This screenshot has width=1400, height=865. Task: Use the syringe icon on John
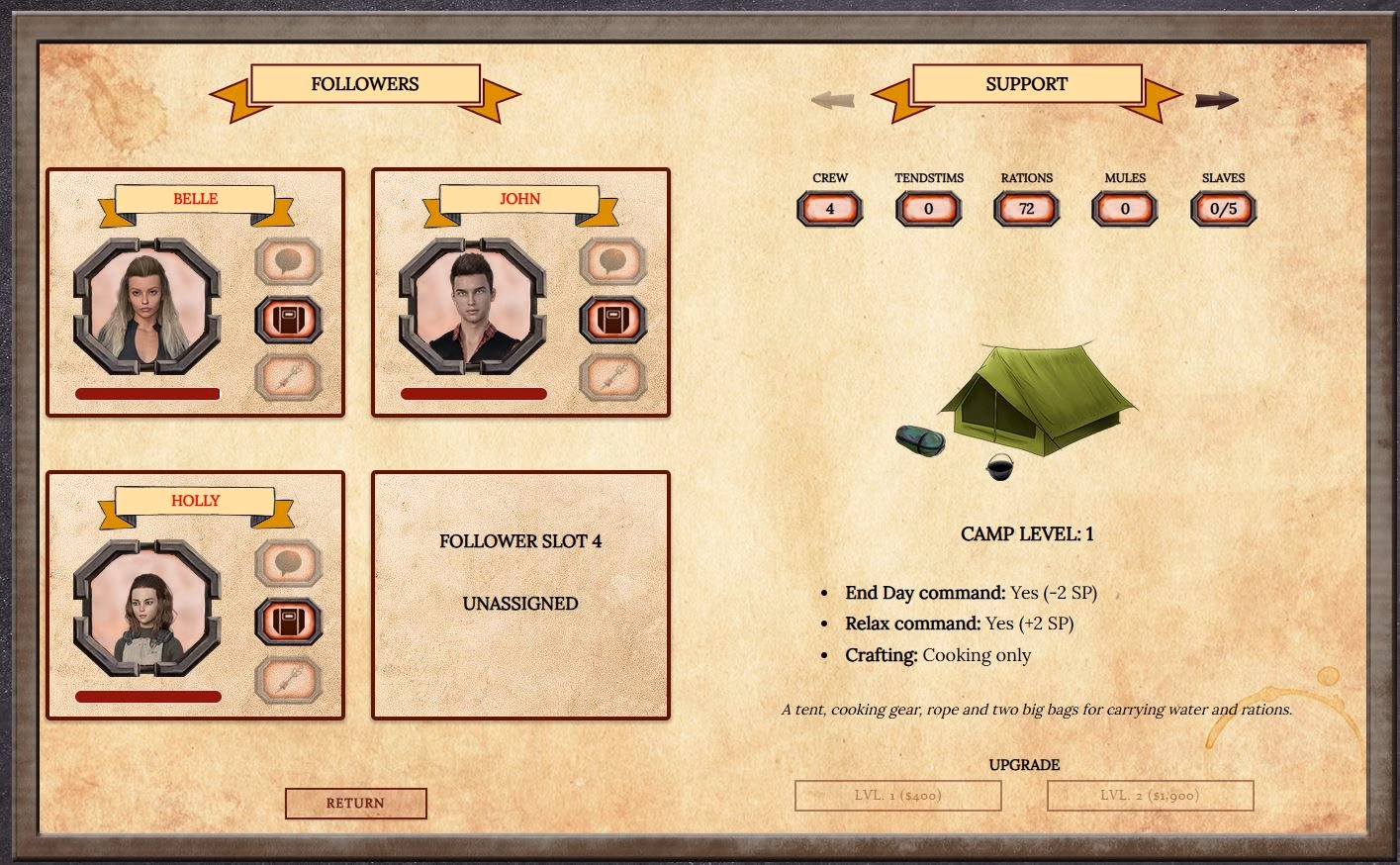[x=613, y=377]
